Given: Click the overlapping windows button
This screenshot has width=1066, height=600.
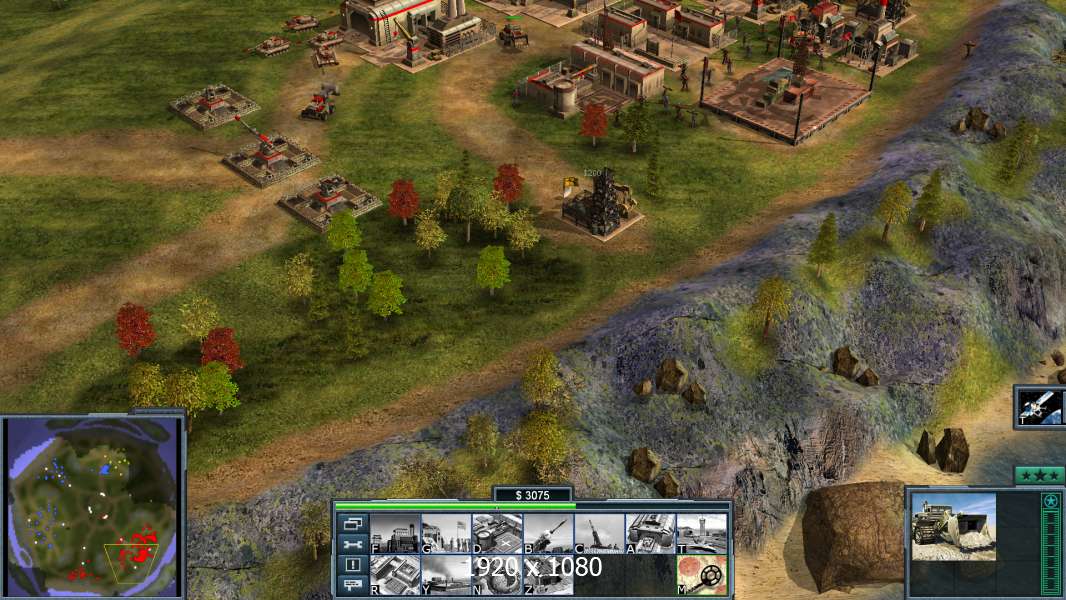Looking at the screenshot, I should (x=353, y=523).
